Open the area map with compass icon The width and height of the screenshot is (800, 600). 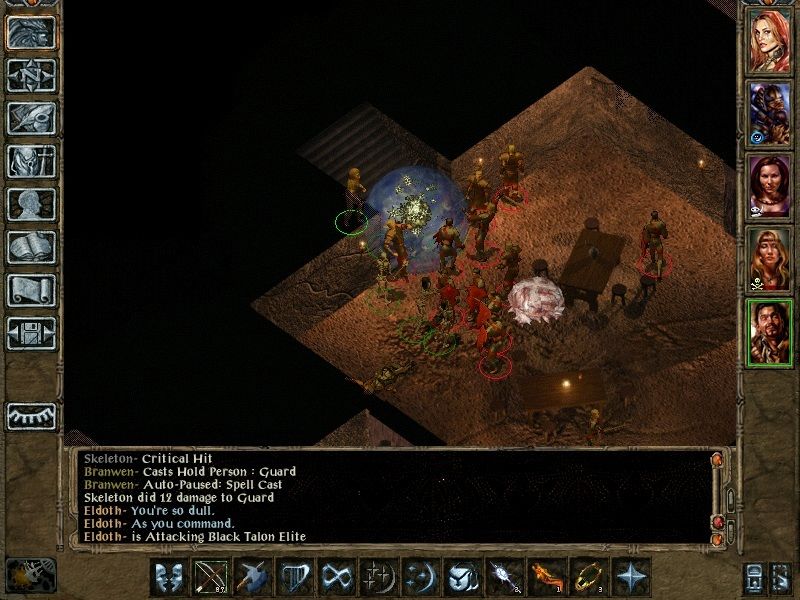[31, 76]
